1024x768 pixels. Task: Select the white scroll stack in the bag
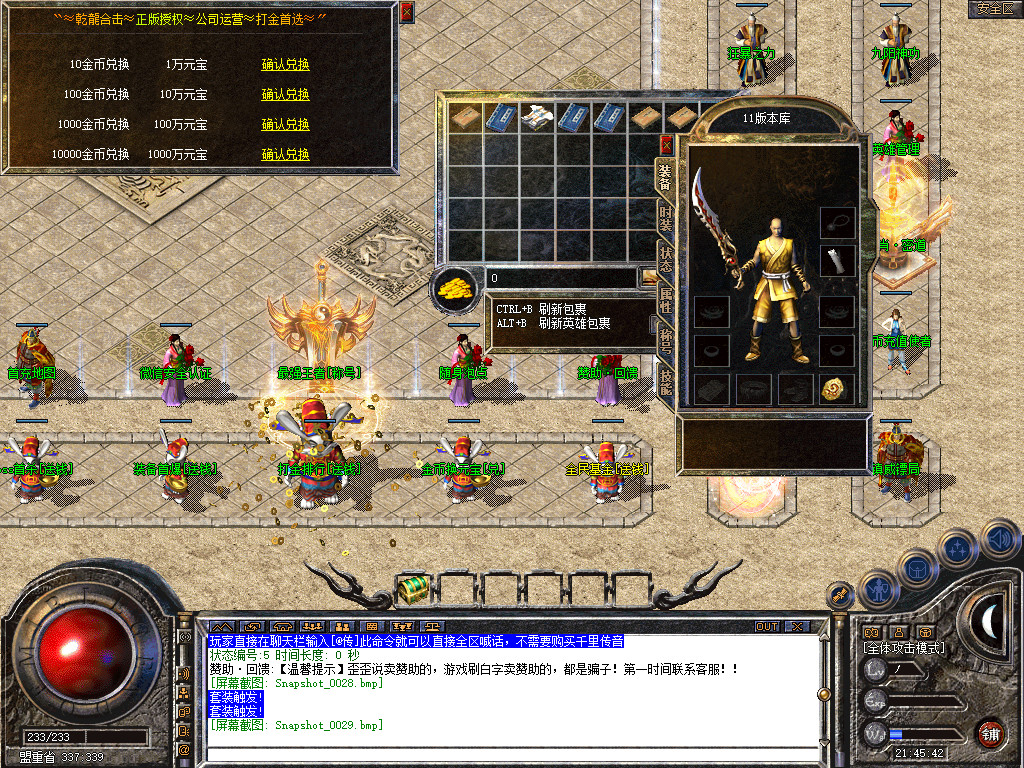pyautogui.click(x=535, y=116)
